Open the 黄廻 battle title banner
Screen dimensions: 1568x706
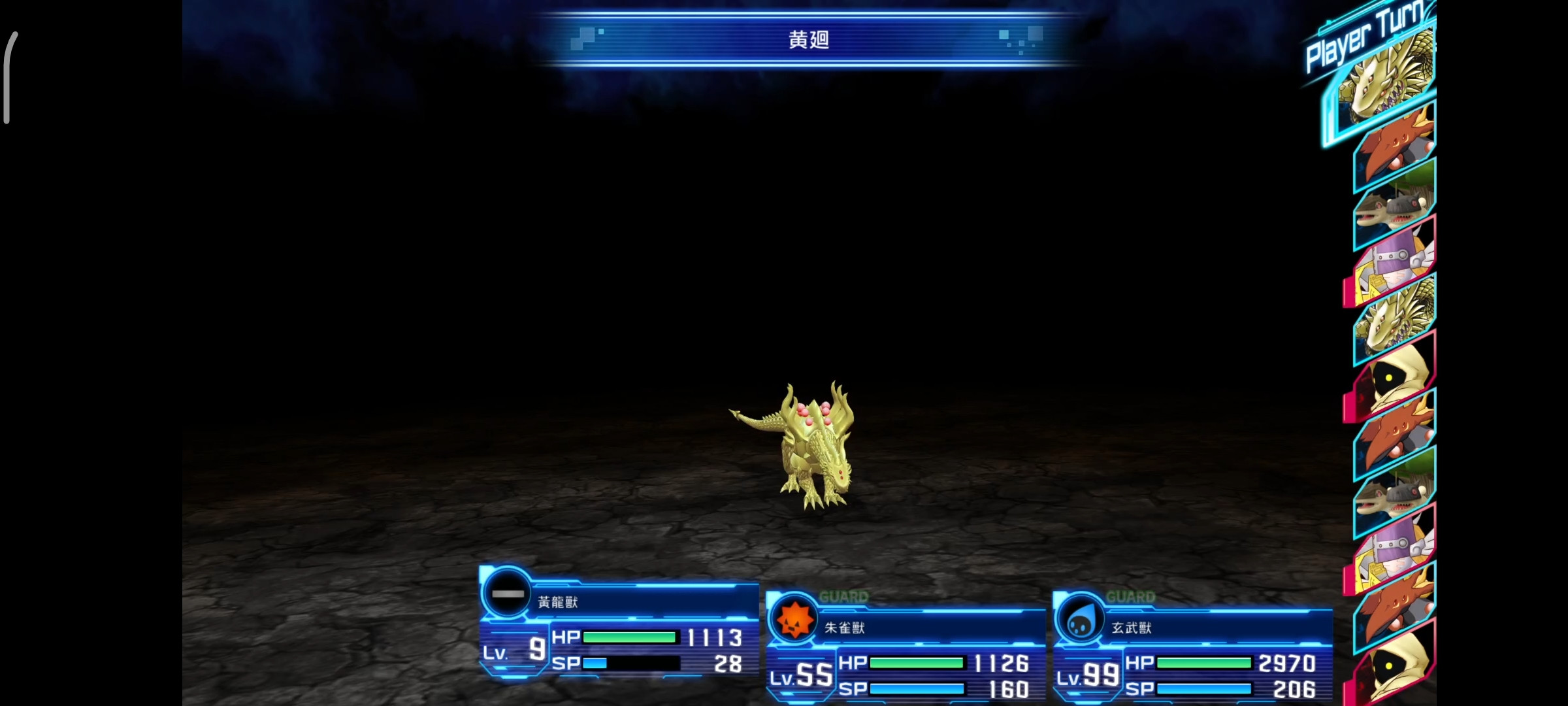click(807, 41)
